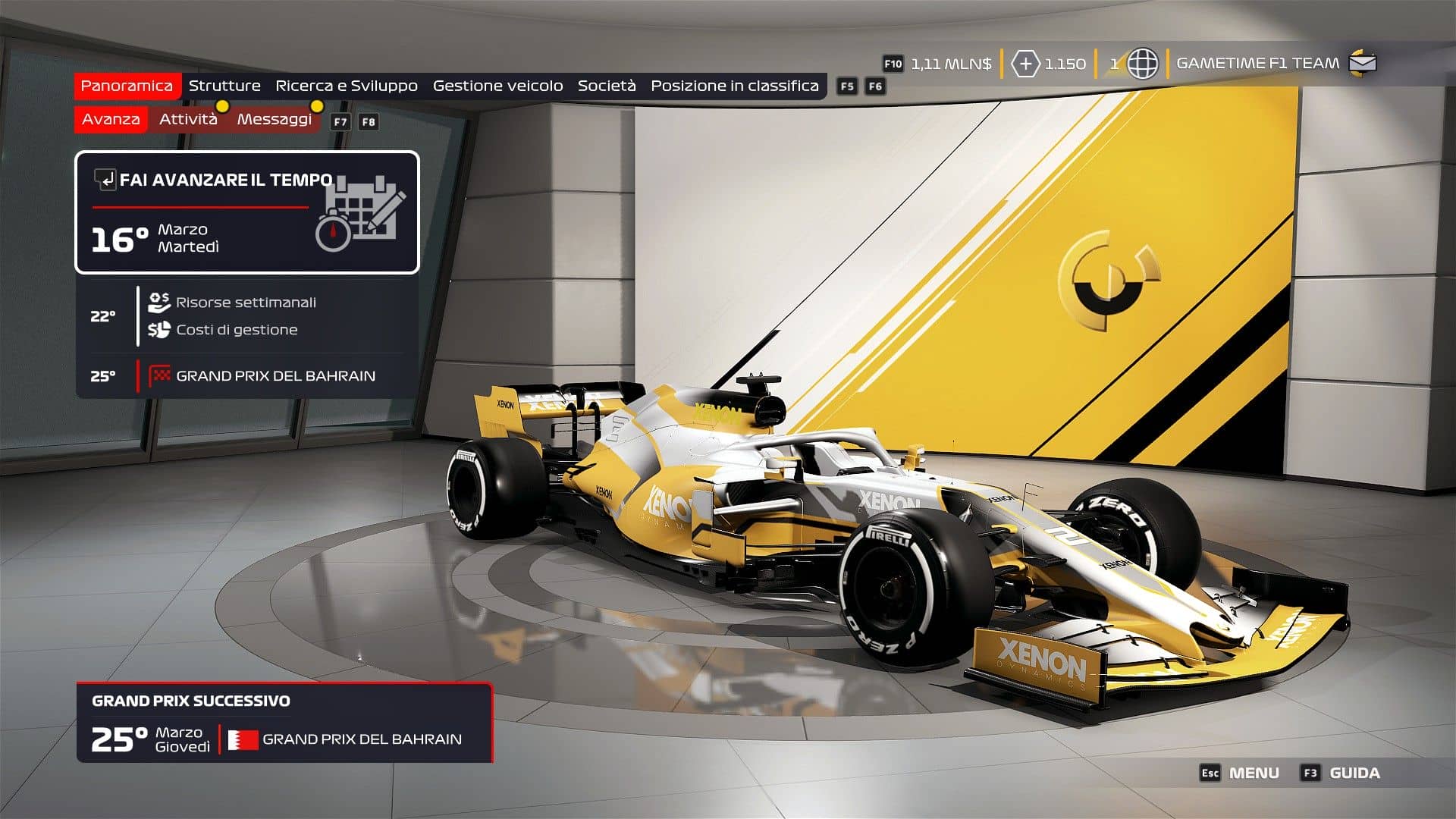Viewport: 1456px width, 819px height.
Task: Open the Menu option
Action: [x=1253, y=773]
